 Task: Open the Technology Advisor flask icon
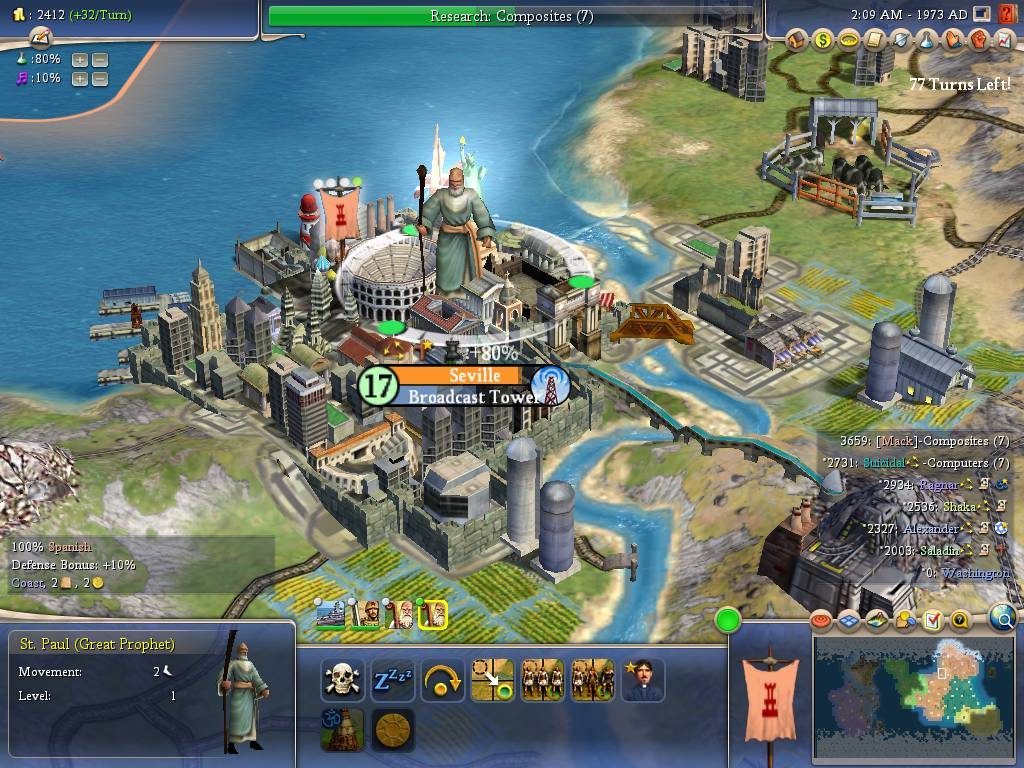[927, 40]
